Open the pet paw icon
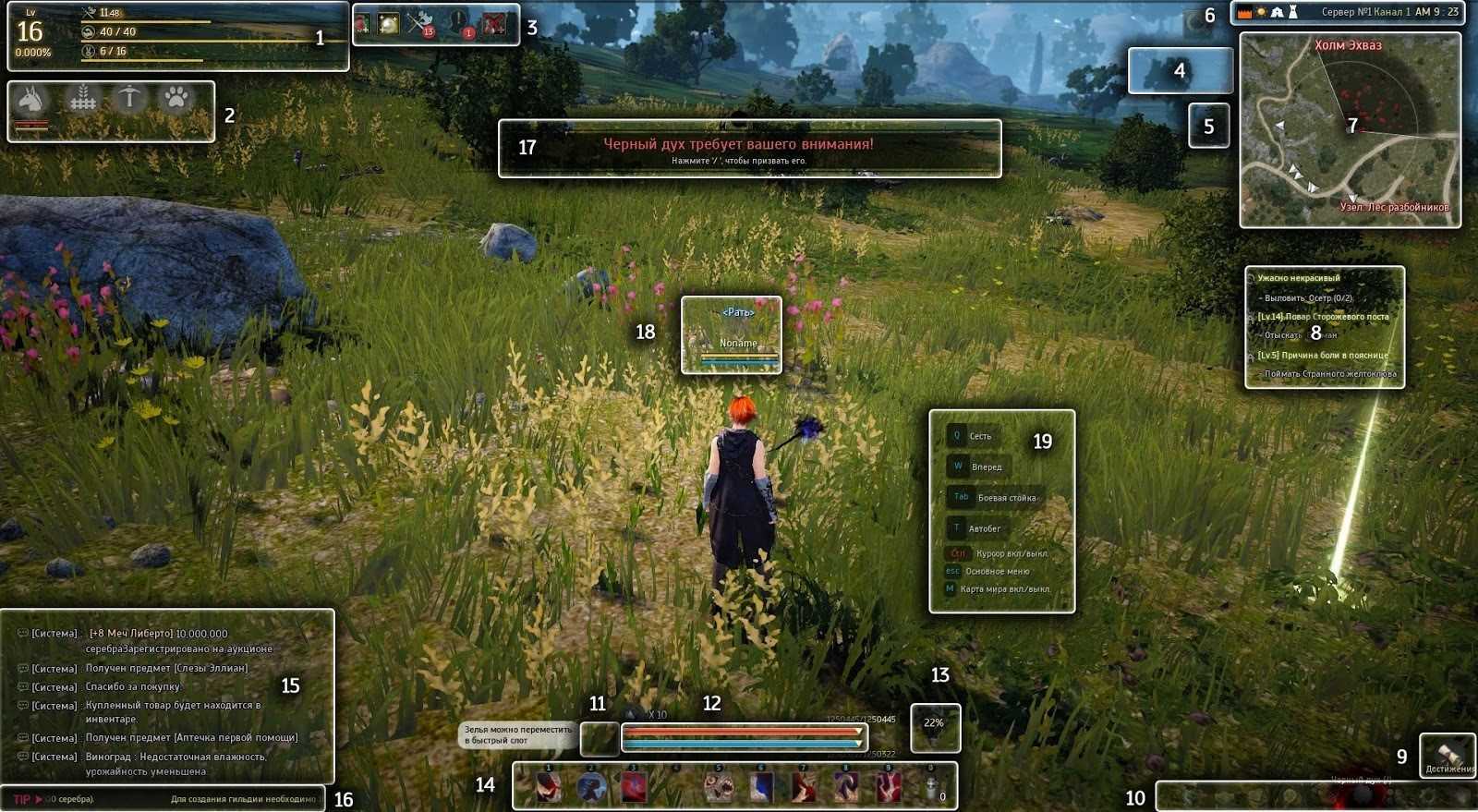 [176, 97]
